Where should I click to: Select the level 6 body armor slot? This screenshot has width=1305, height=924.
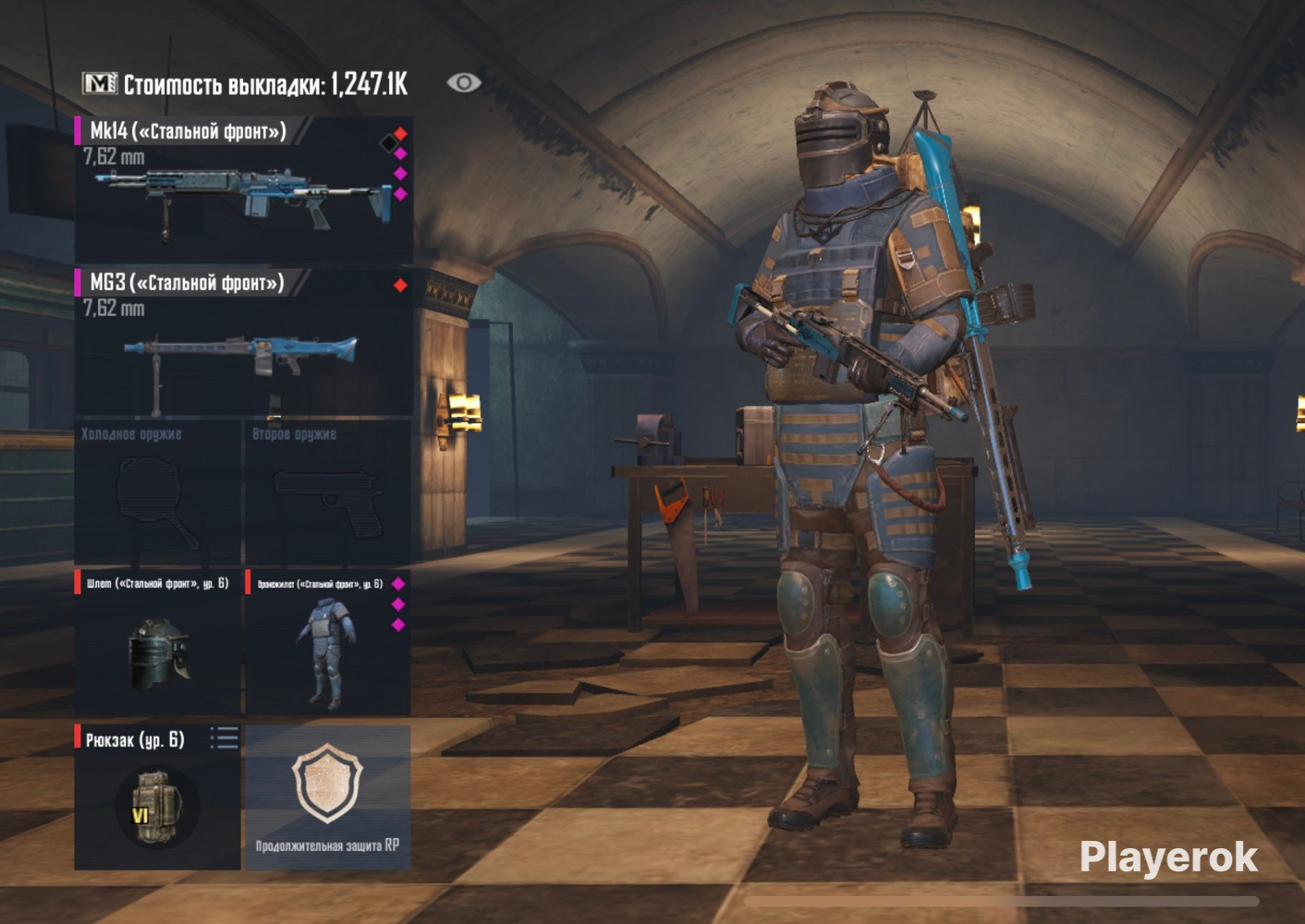pyautogui.click(x=325, y=644)
